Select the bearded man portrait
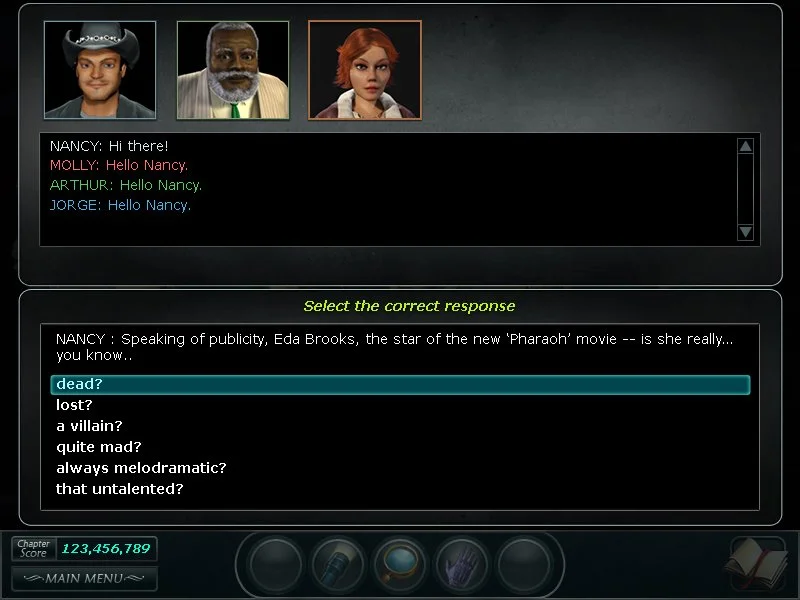This screenshot has height=600, width=800. pos(233,69)
